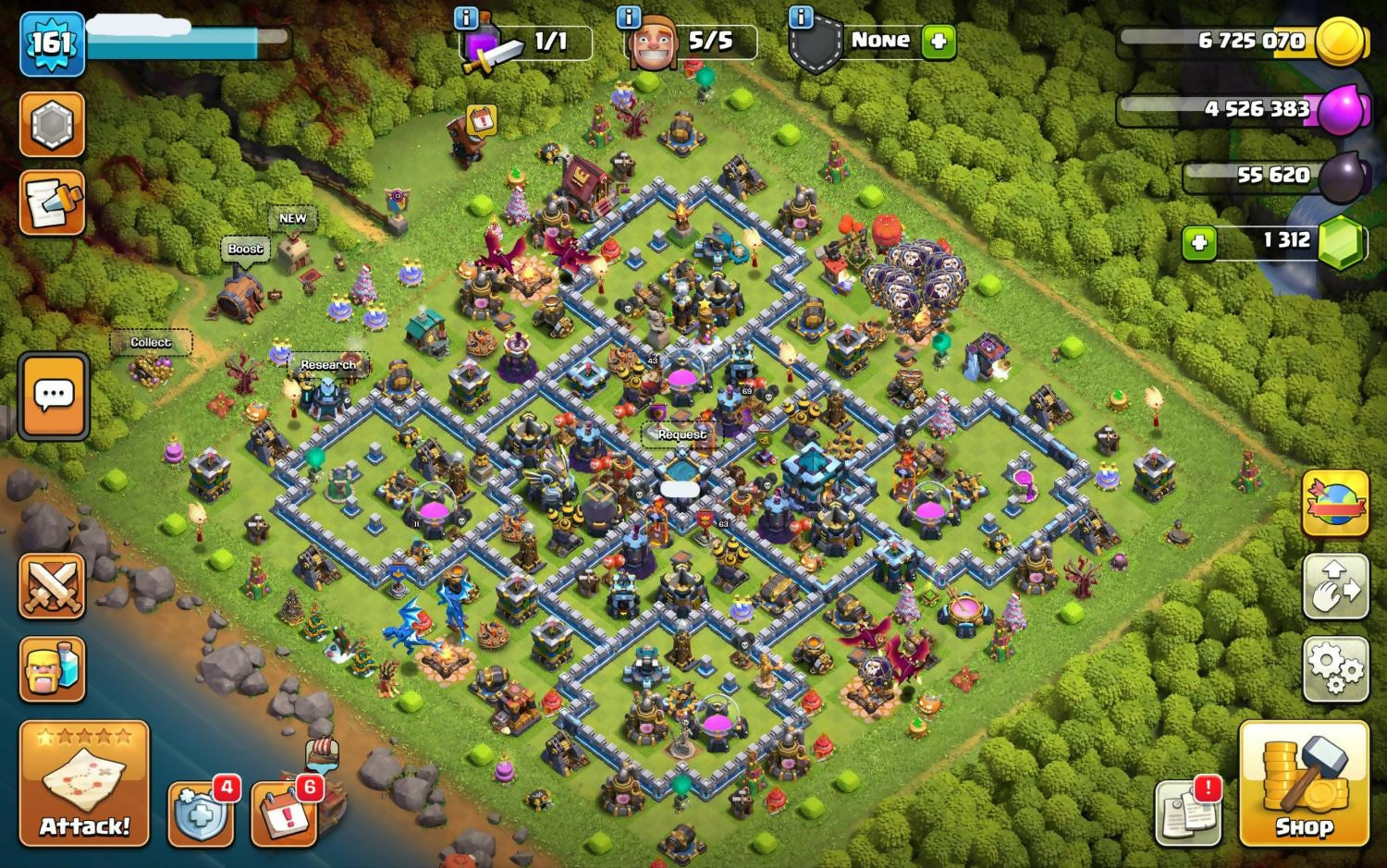
Task: Open the settings gears
Action: pos(1335,667)
